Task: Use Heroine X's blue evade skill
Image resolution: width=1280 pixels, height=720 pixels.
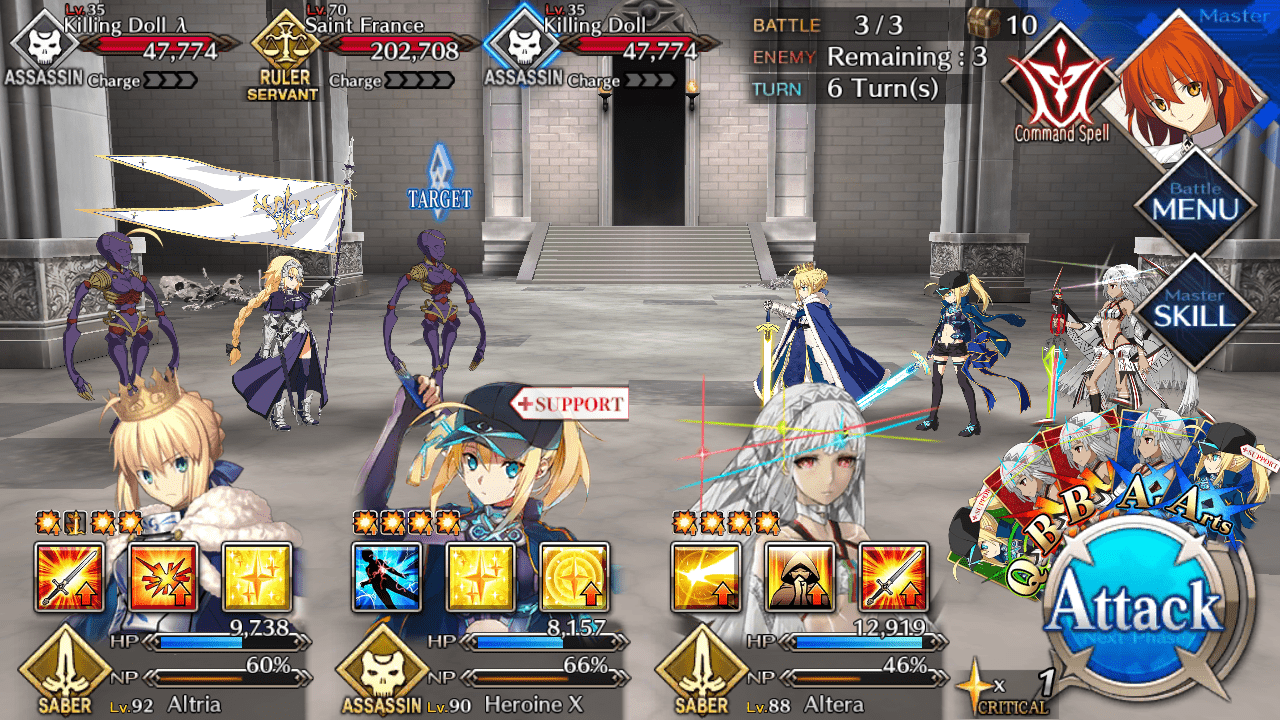Action: click(387, 577)
